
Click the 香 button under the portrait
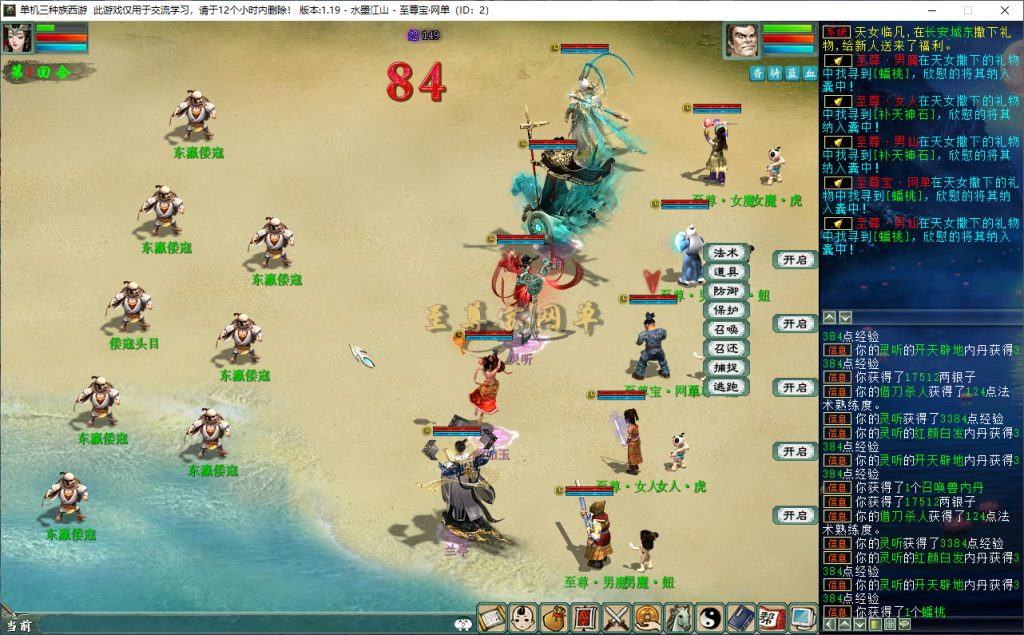point(758,73)
